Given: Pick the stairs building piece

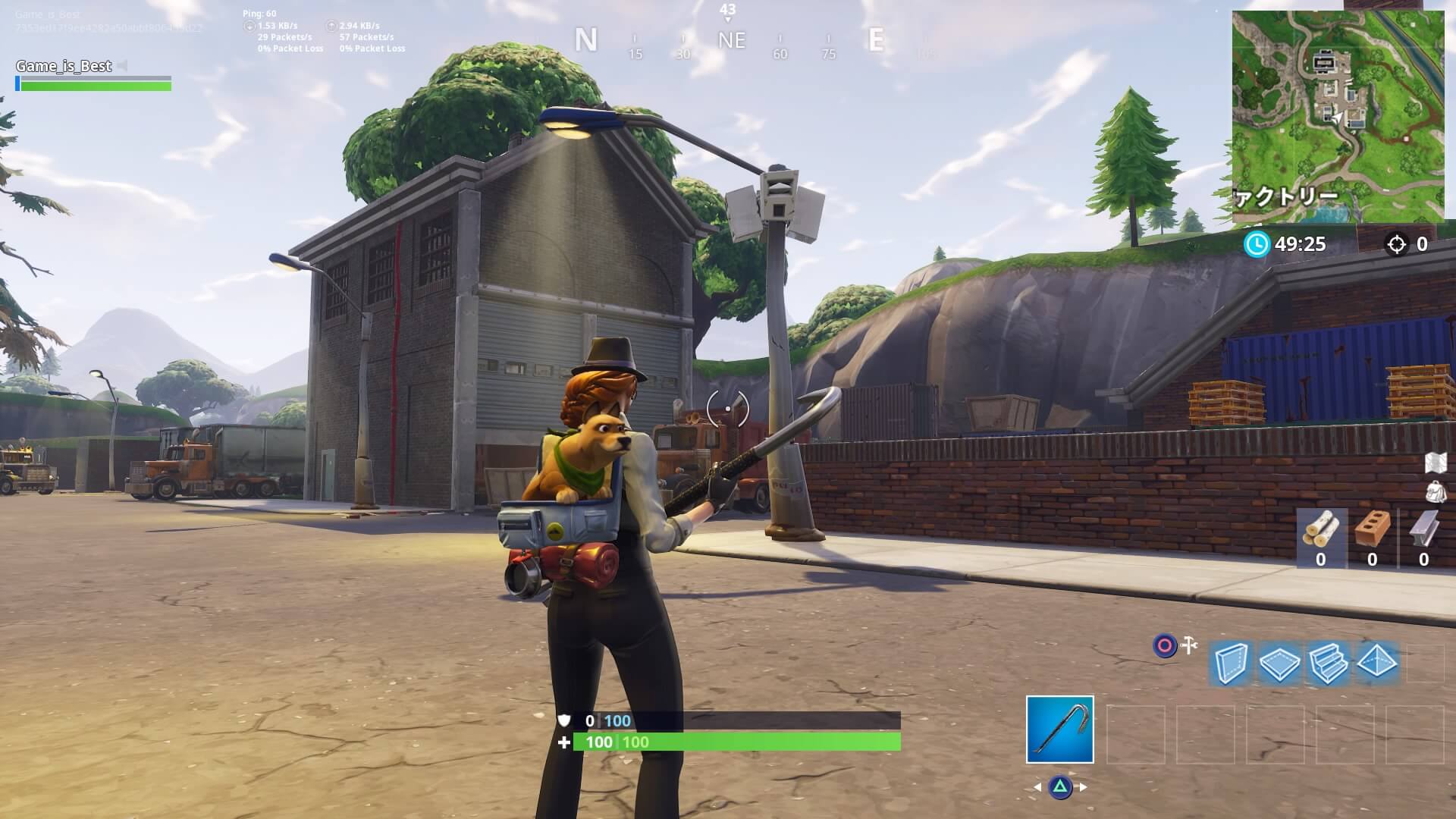Looking at the screenshot, I should pyautogui.click(x=1328, y=664).
